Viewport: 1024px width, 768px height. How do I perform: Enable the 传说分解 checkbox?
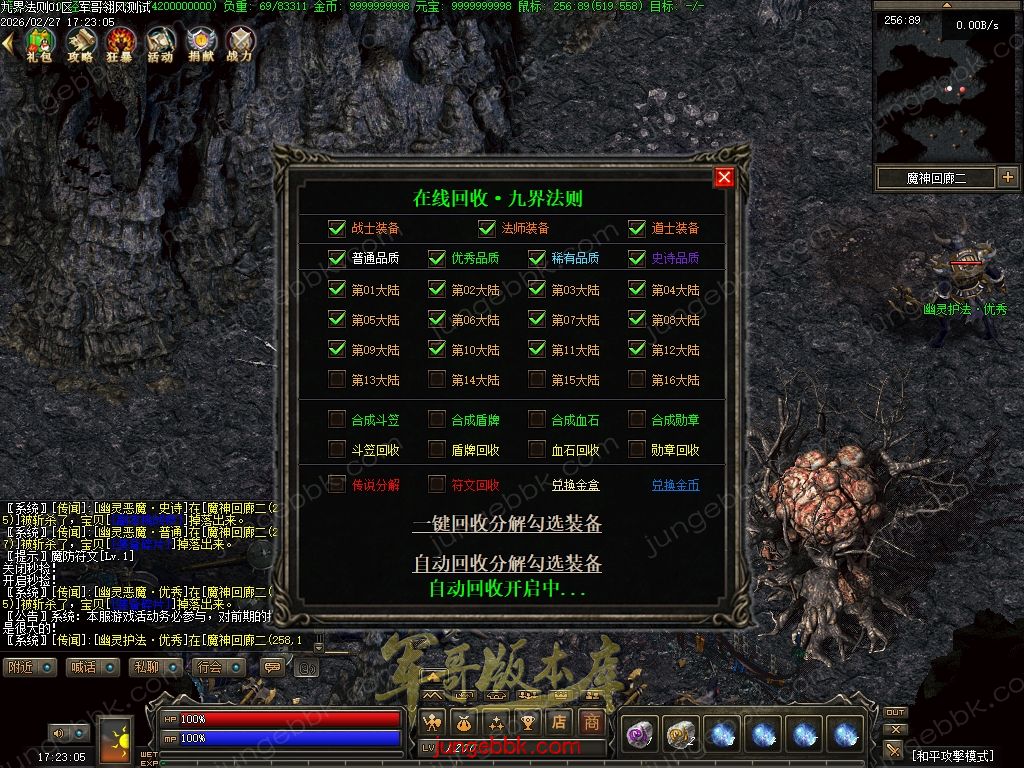click(x=337, y=485)
